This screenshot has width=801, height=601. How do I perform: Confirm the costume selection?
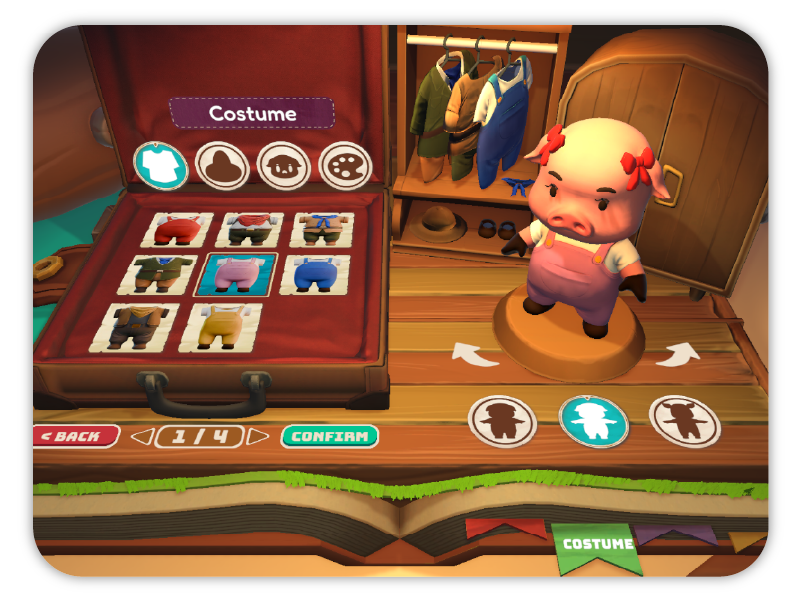click(330, 436)
